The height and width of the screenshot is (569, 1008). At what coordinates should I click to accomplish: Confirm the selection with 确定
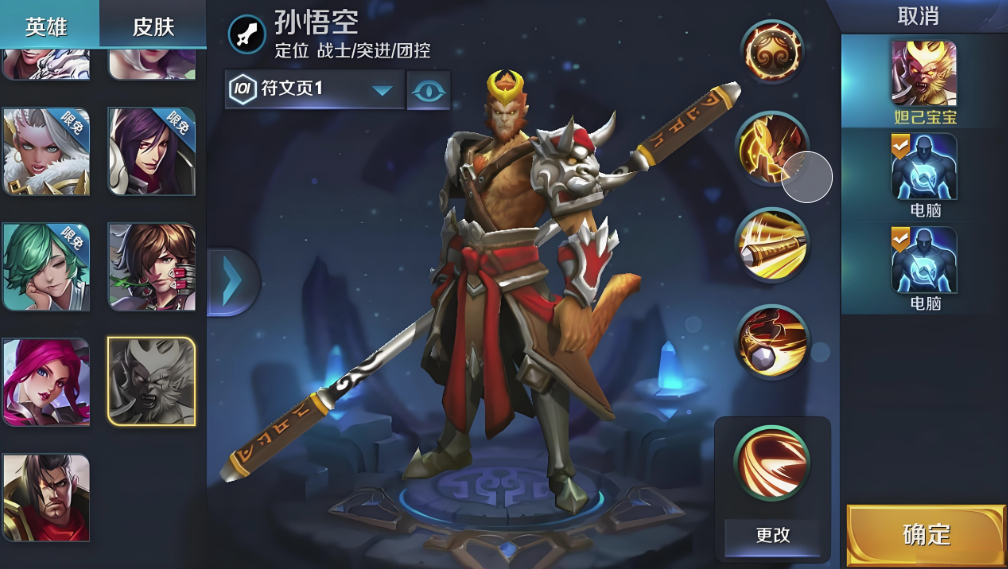[926, 534]
